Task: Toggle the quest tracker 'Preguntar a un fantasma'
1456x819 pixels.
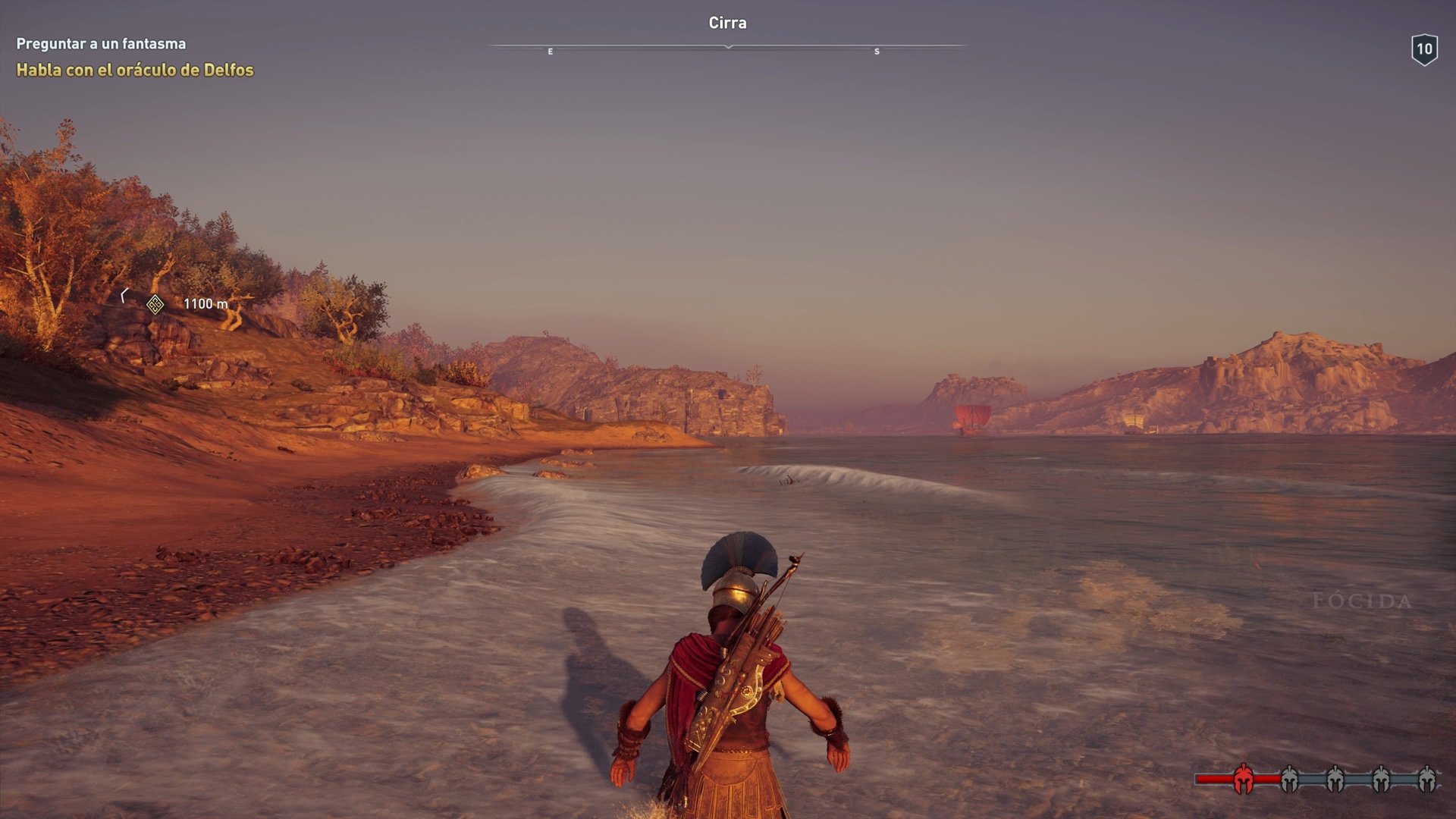Action: coord(99,44)
